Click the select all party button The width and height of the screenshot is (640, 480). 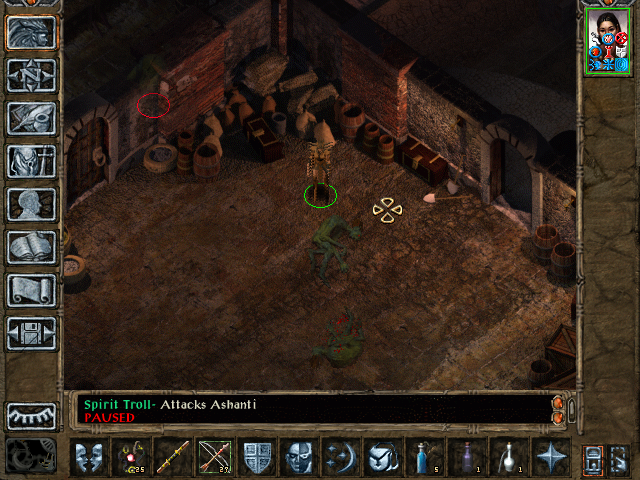592,458
